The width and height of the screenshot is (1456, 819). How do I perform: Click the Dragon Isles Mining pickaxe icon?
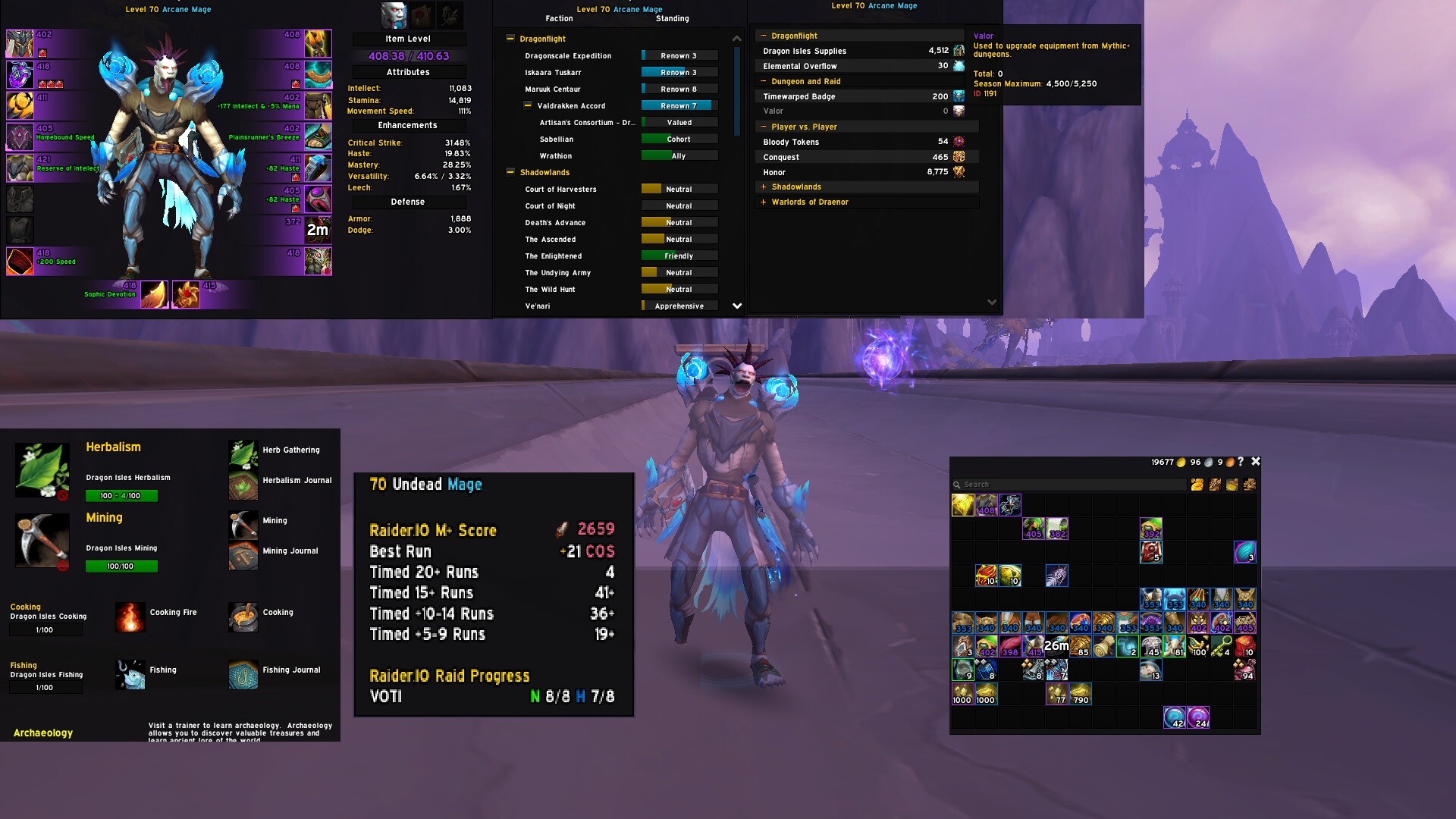pos(42,541)
